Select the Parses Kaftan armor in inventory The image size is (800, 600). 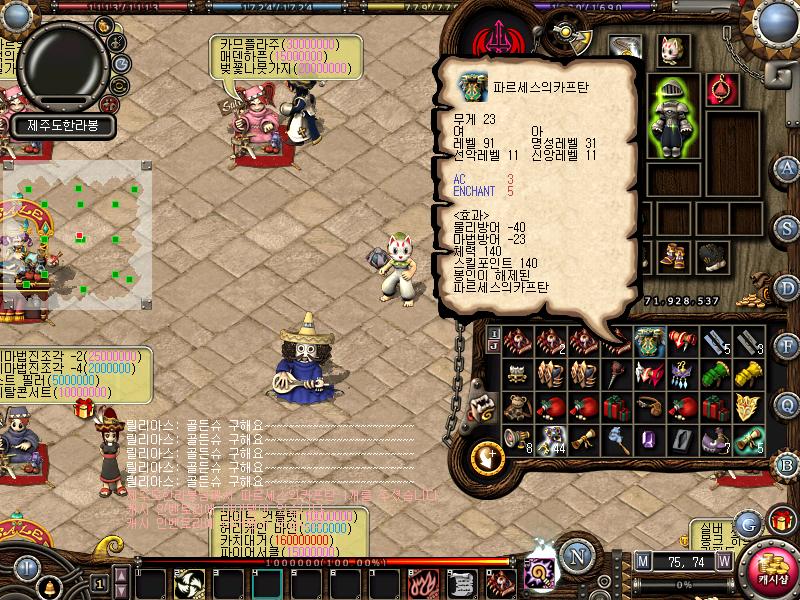650,342
